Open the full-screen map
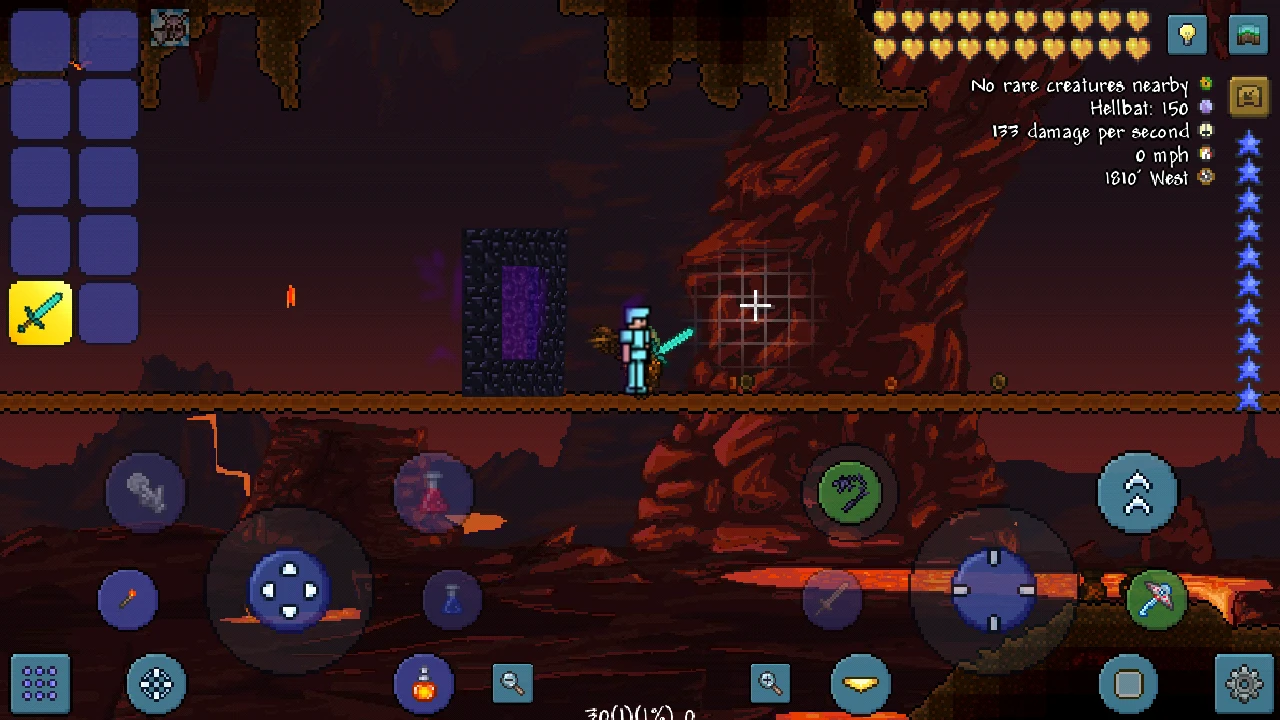The image size is (1280, 720). (1246, 35)
